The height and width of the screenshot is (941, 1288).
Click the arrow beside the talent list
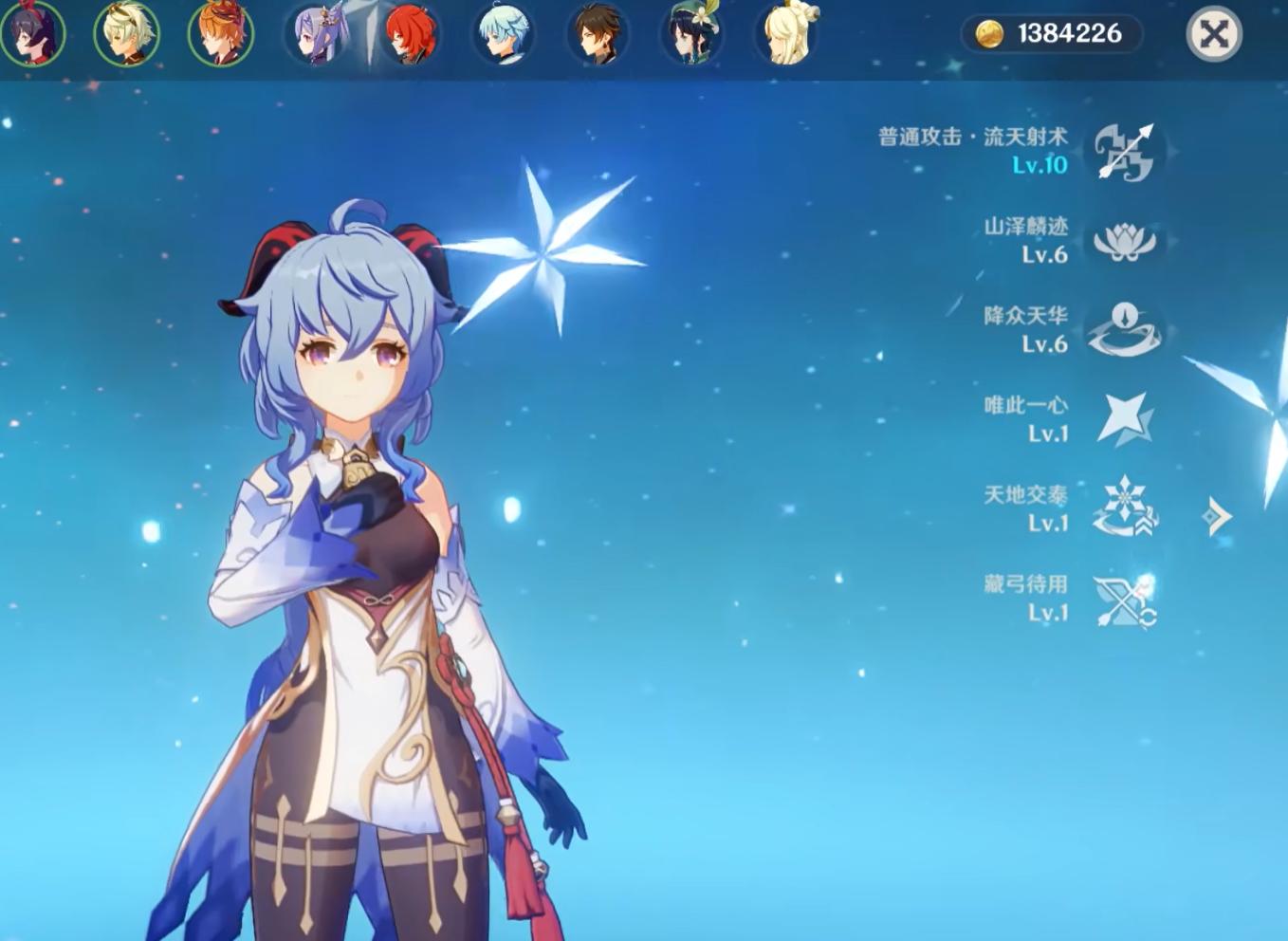(x=1217, y=517)
